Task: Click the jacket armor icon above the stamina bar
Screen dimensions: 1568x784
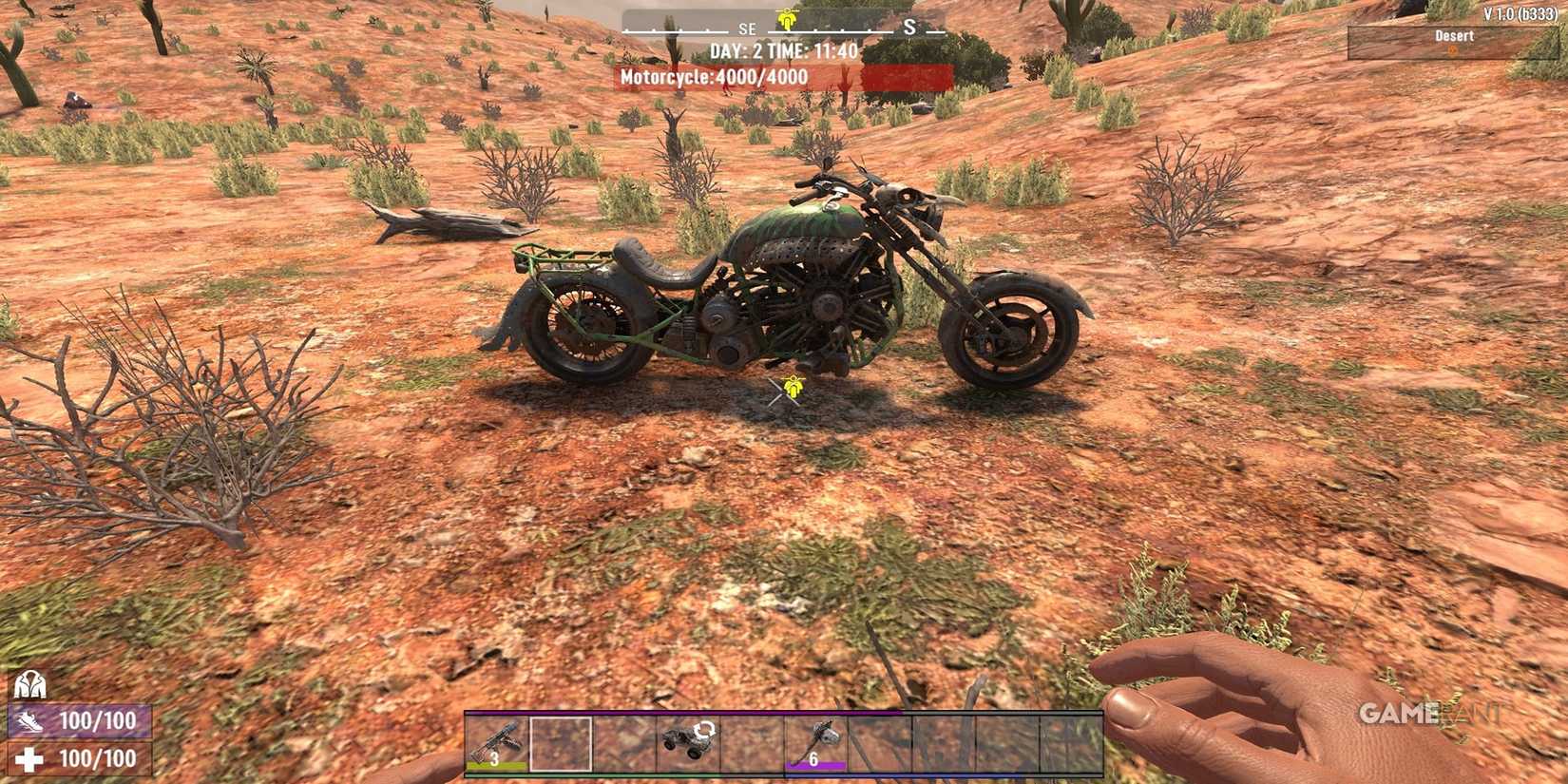Action: pos(31,686)
